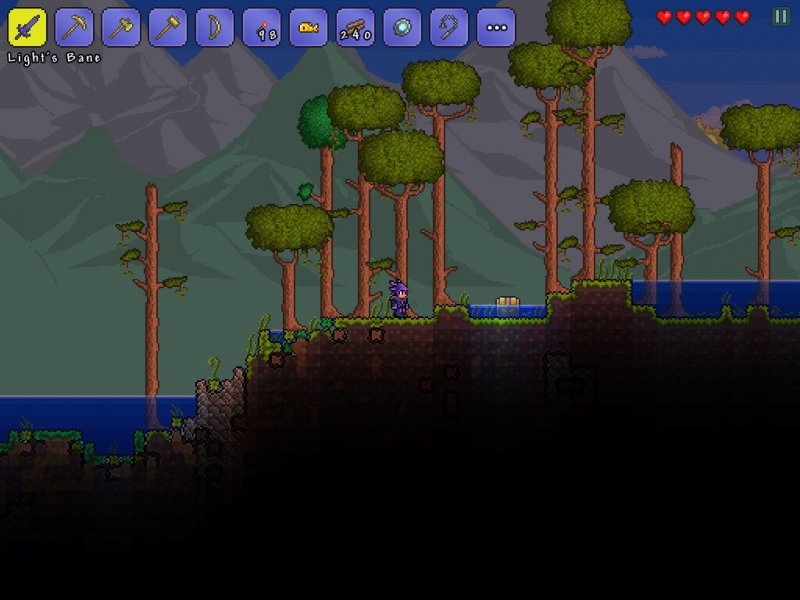Activate the magic mirror slot
The image size is (800, 600).
[402, 27]
